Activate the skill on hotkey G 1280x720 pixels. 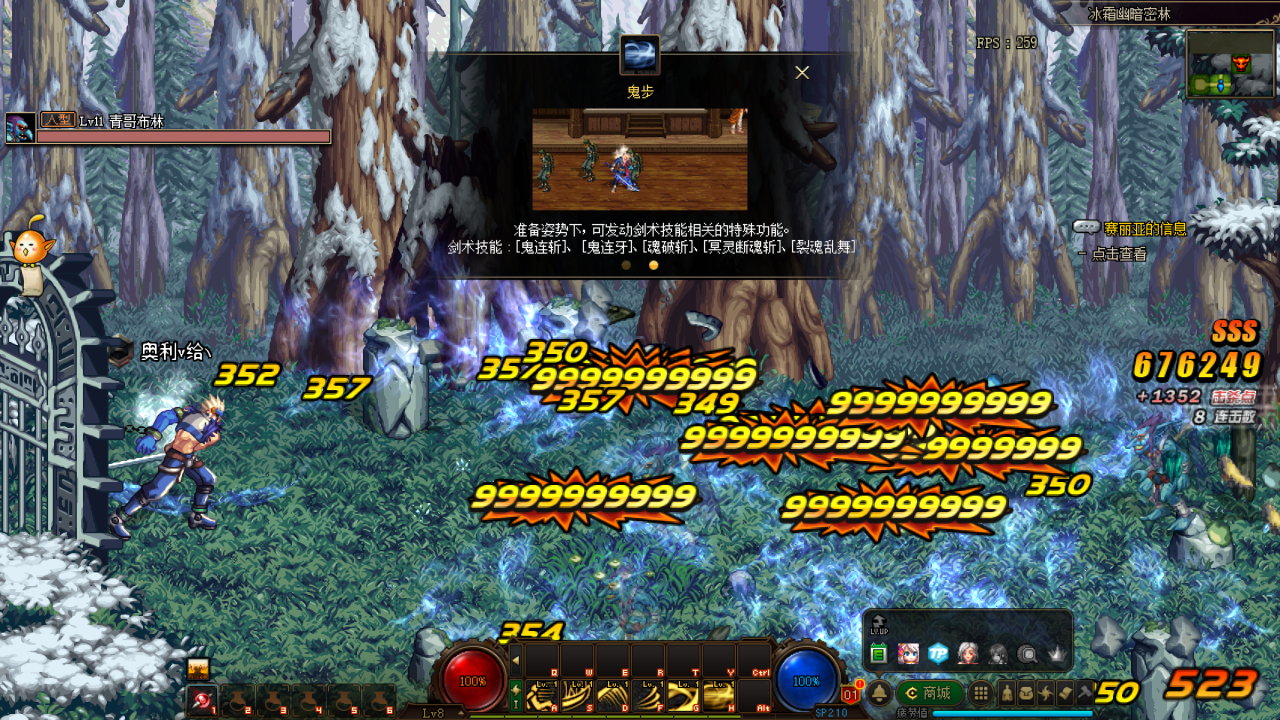[682, 695]
